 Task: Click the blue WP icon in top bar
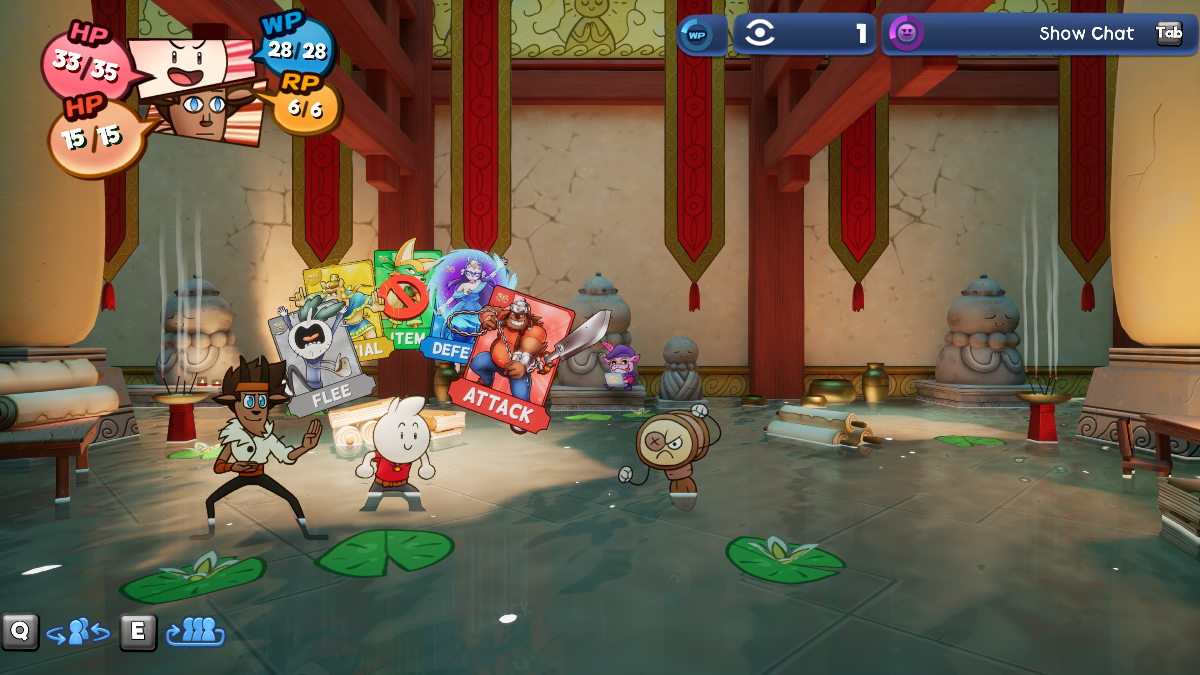(697, 34)
